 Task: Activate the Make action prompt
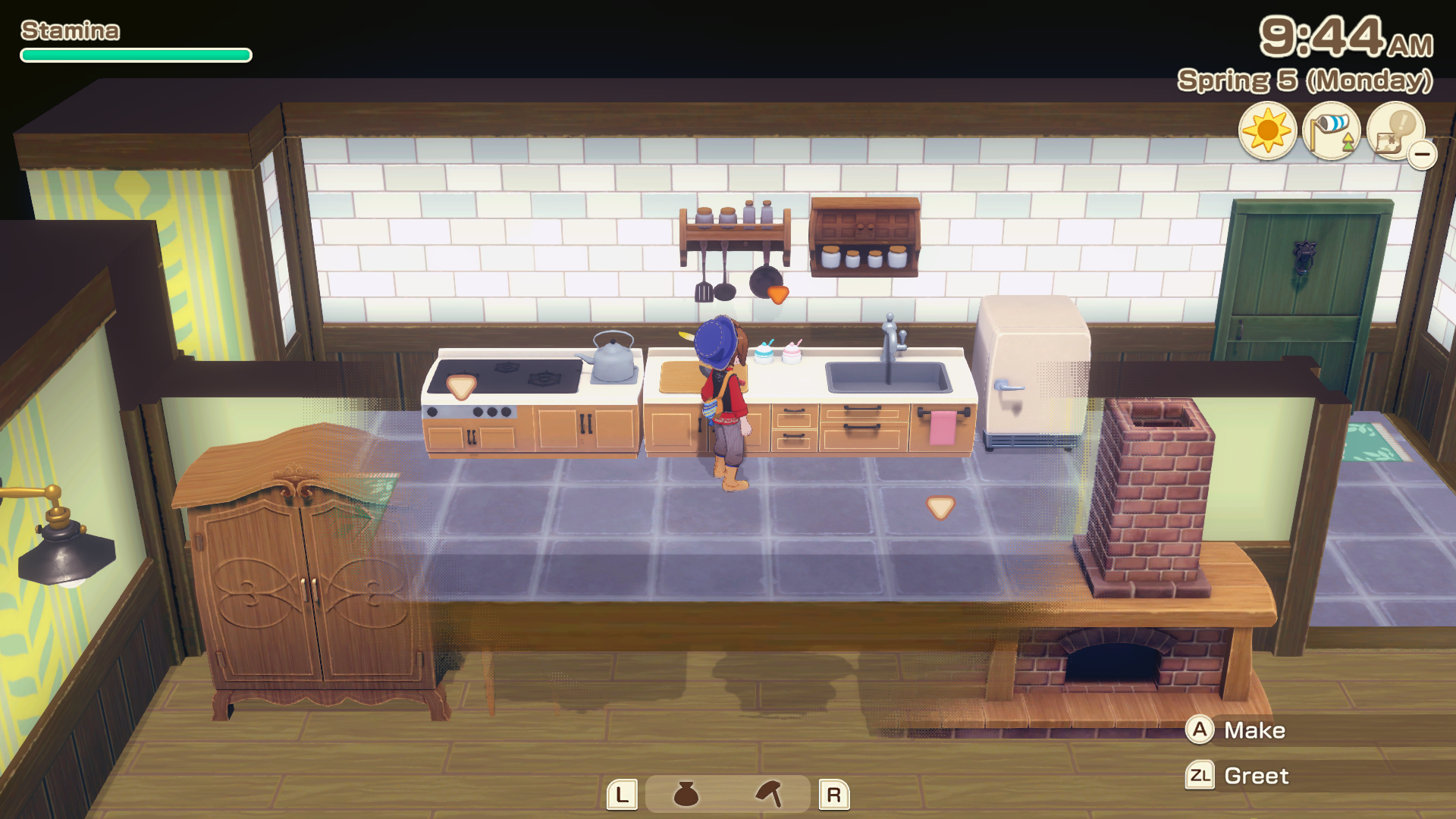(1255, 730)
